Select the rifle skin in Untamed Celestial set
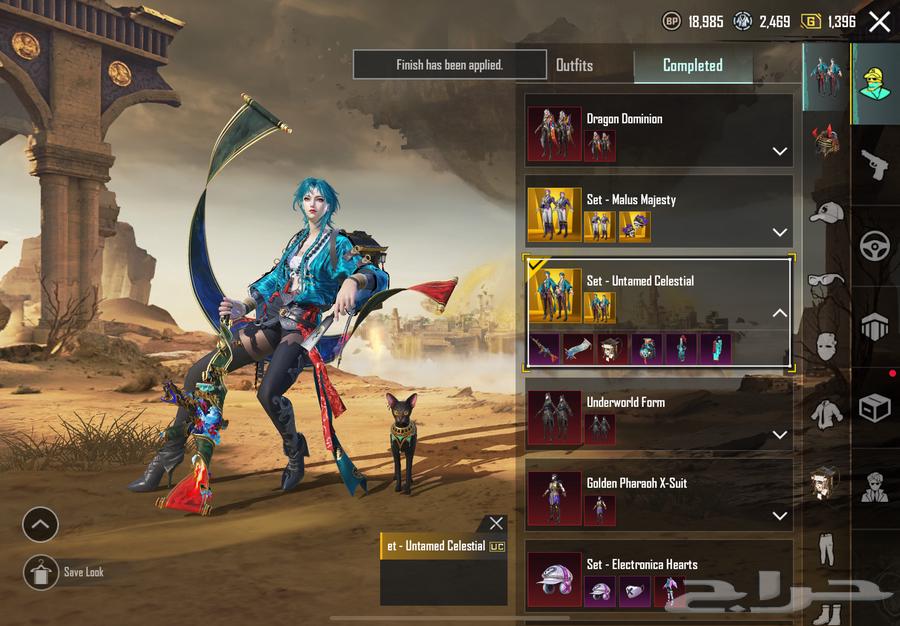This screenshot has height=626, width=900. [545, 348]
